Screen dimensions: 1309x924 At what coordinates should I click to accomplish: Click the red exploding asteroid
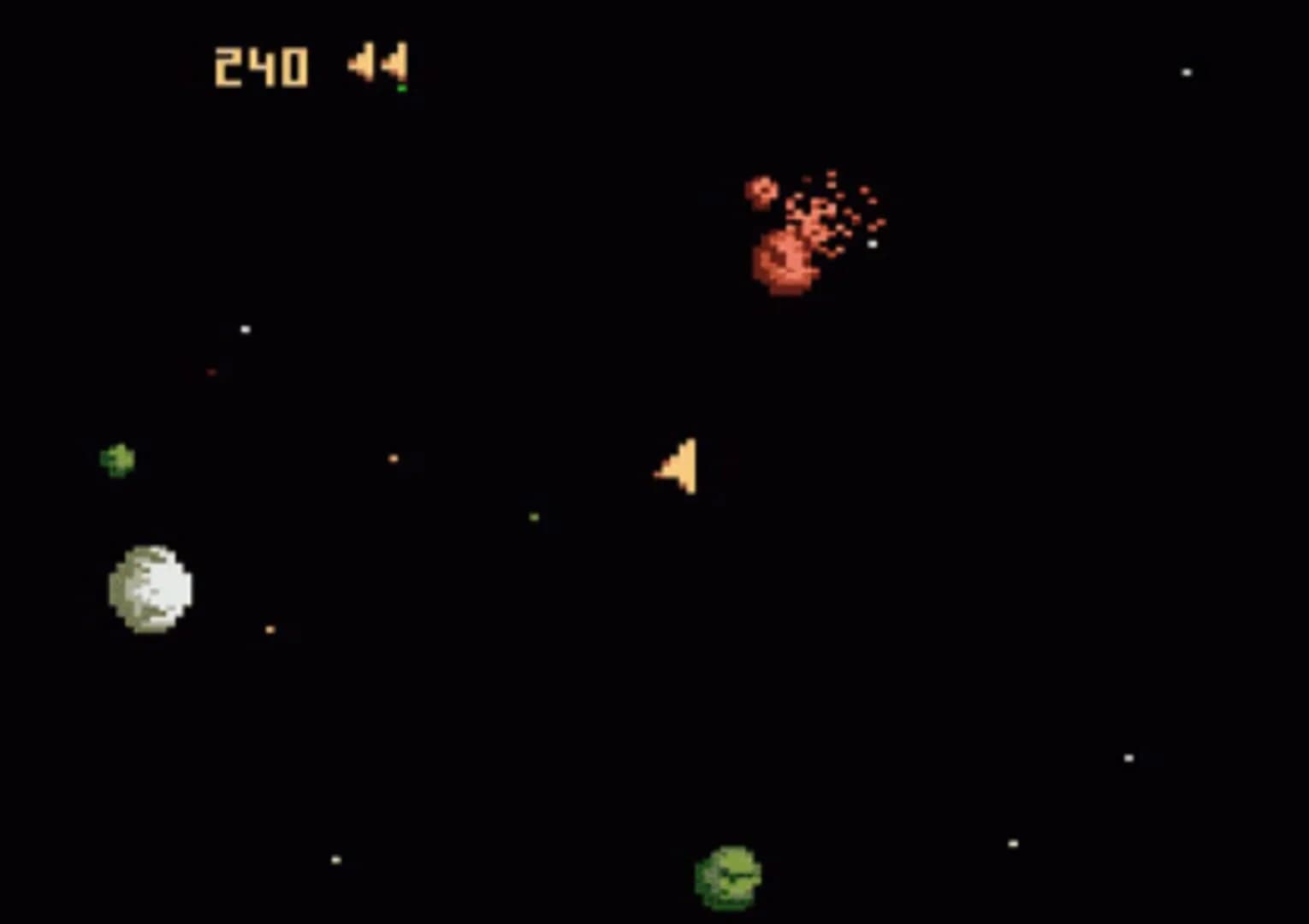coord(783,261)
